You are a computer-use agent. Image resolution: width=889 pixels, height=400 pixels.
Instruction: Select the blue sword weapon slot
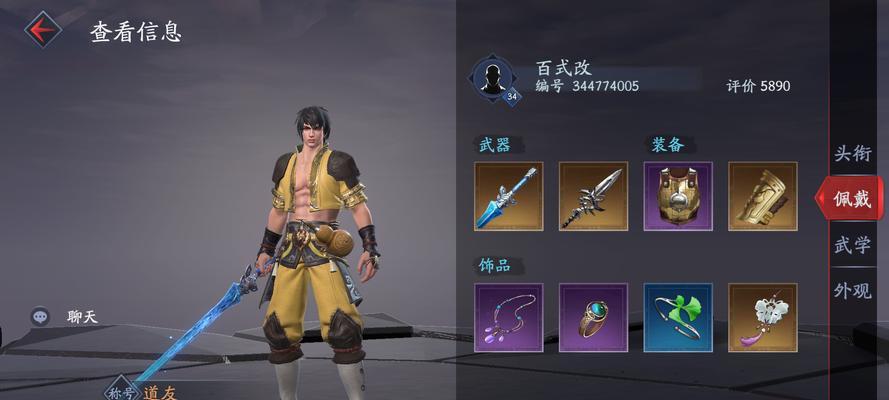(x=508, y=196)
